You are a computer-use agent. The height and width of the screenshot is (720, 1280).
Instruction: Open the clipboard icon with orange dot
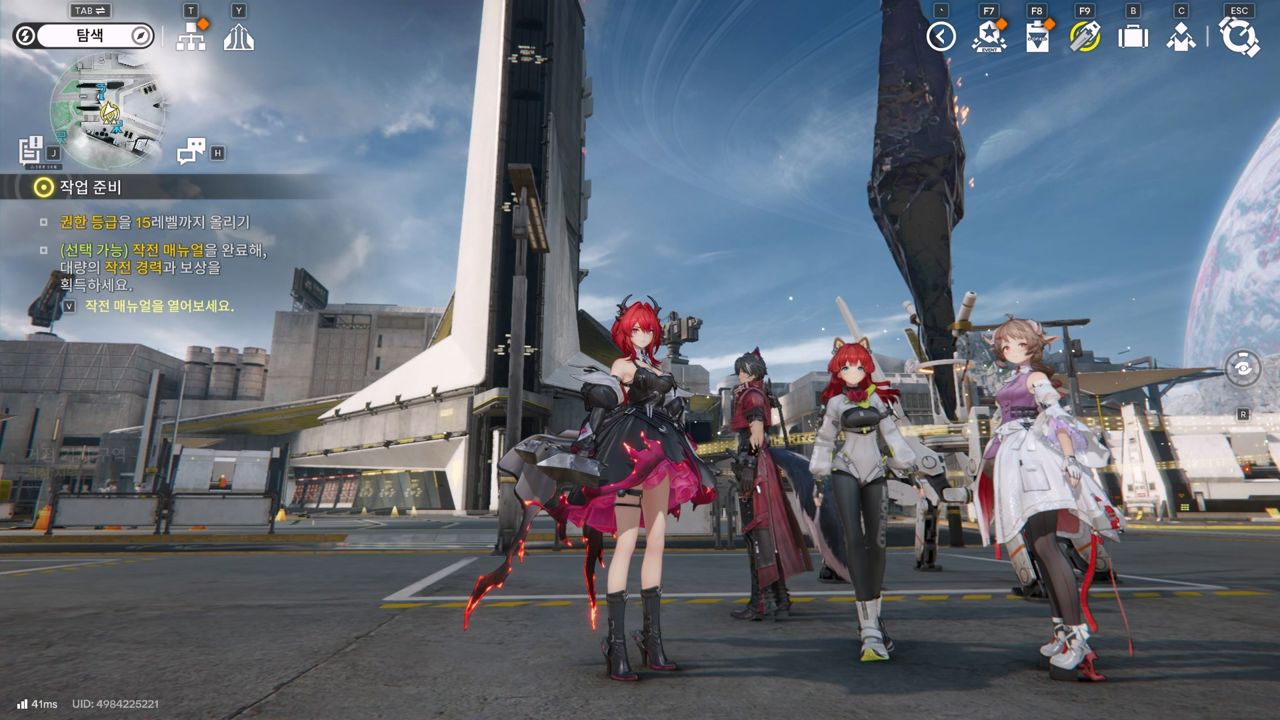coord(1037,37)
